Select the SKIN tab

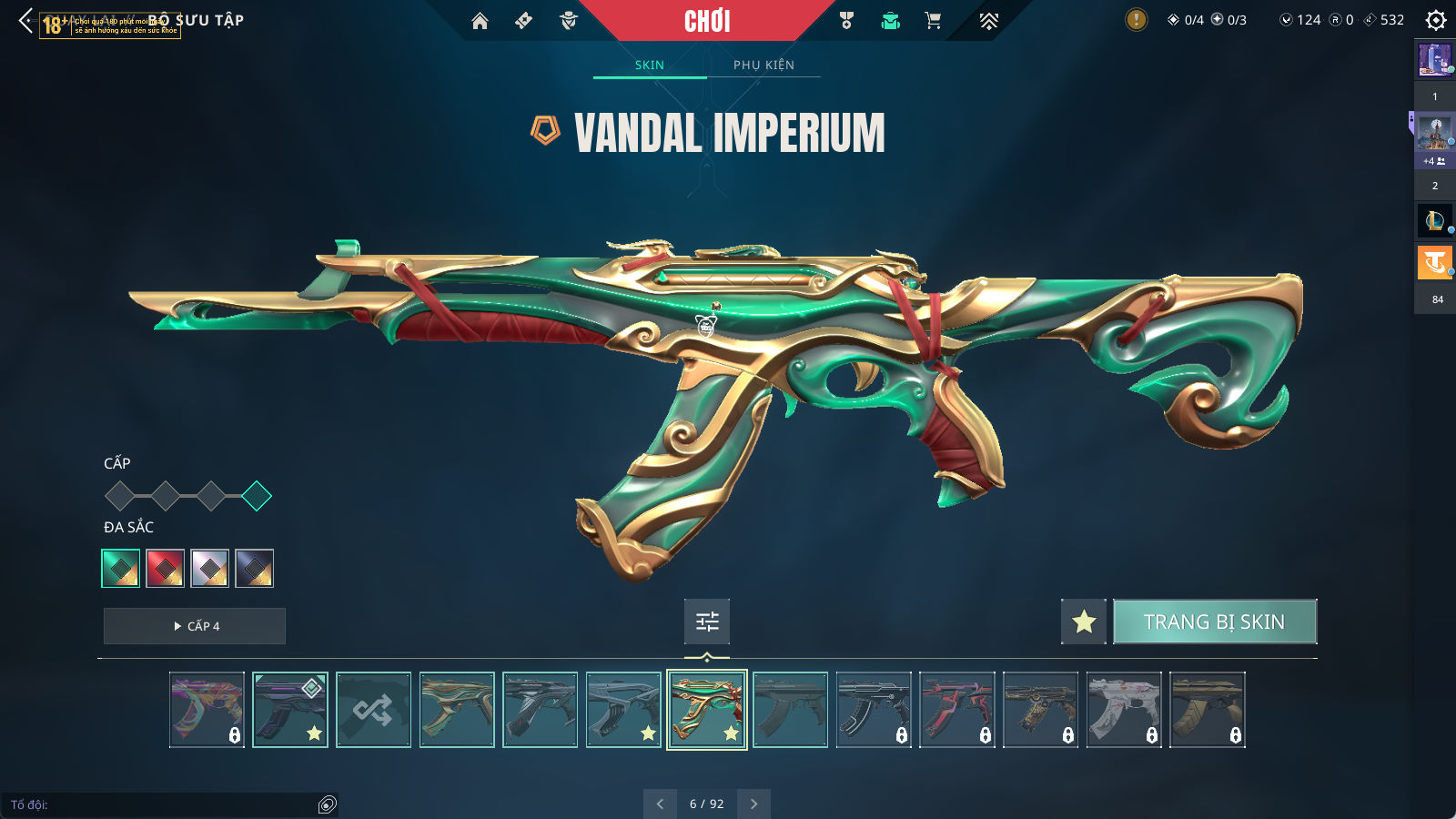[650, 65]
